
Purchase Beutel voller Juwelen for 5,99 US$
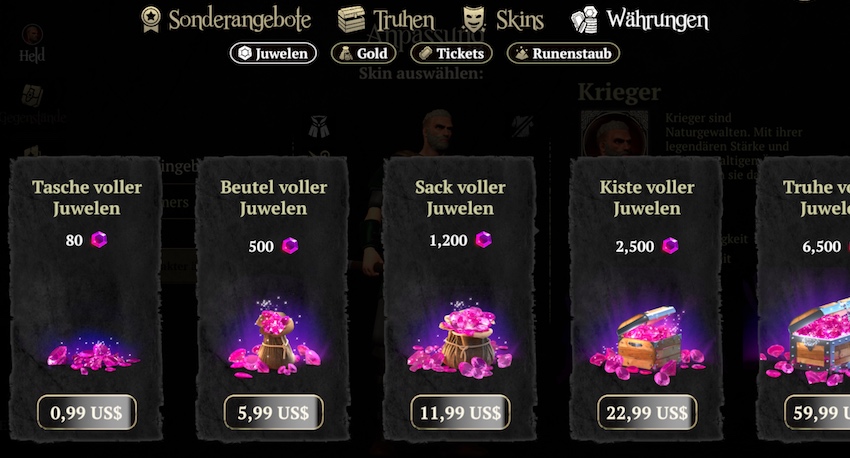[274, 412]
